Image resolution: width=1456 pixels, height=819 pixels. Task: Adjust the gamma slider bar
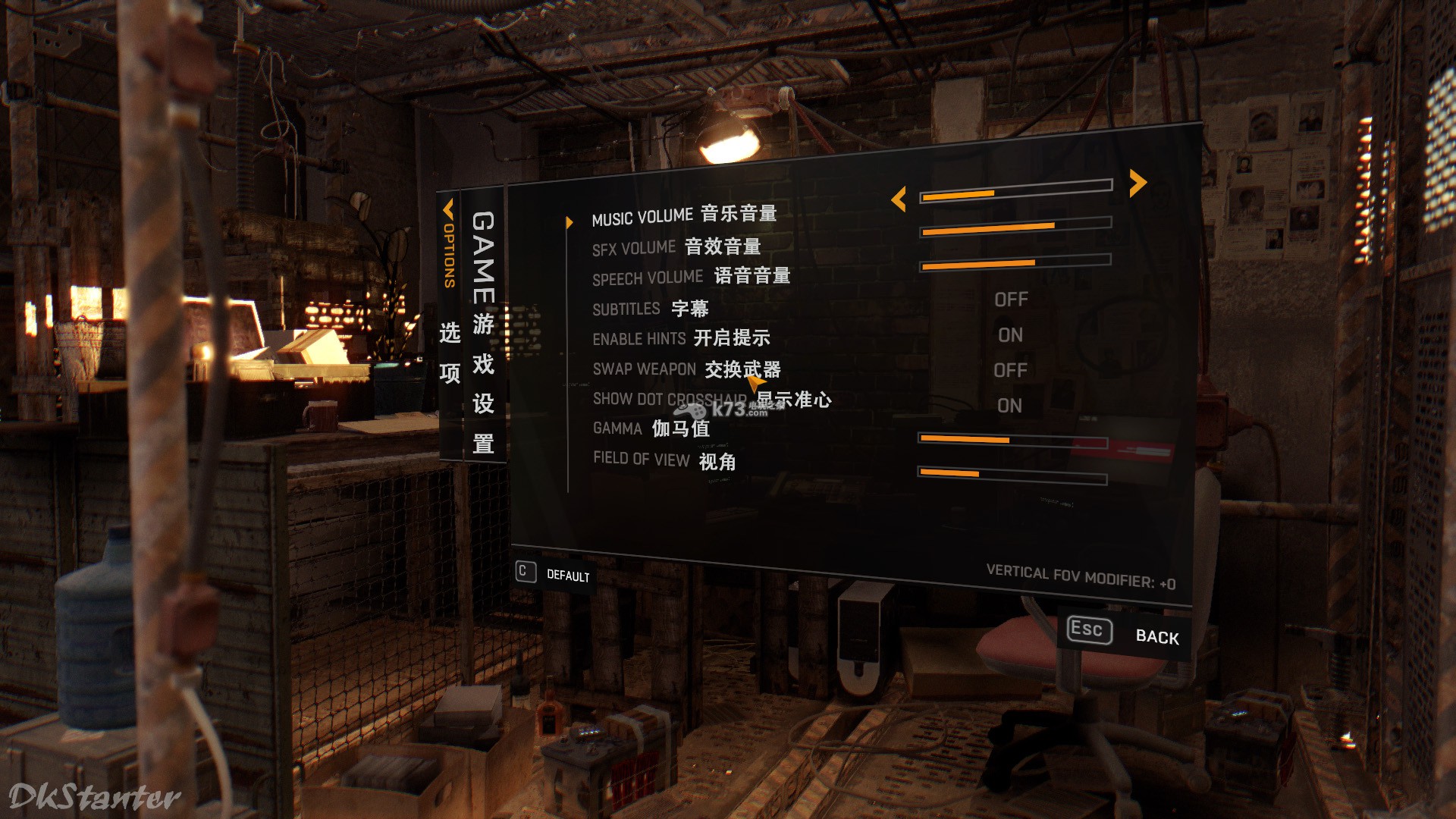(x=1012, y=441)
